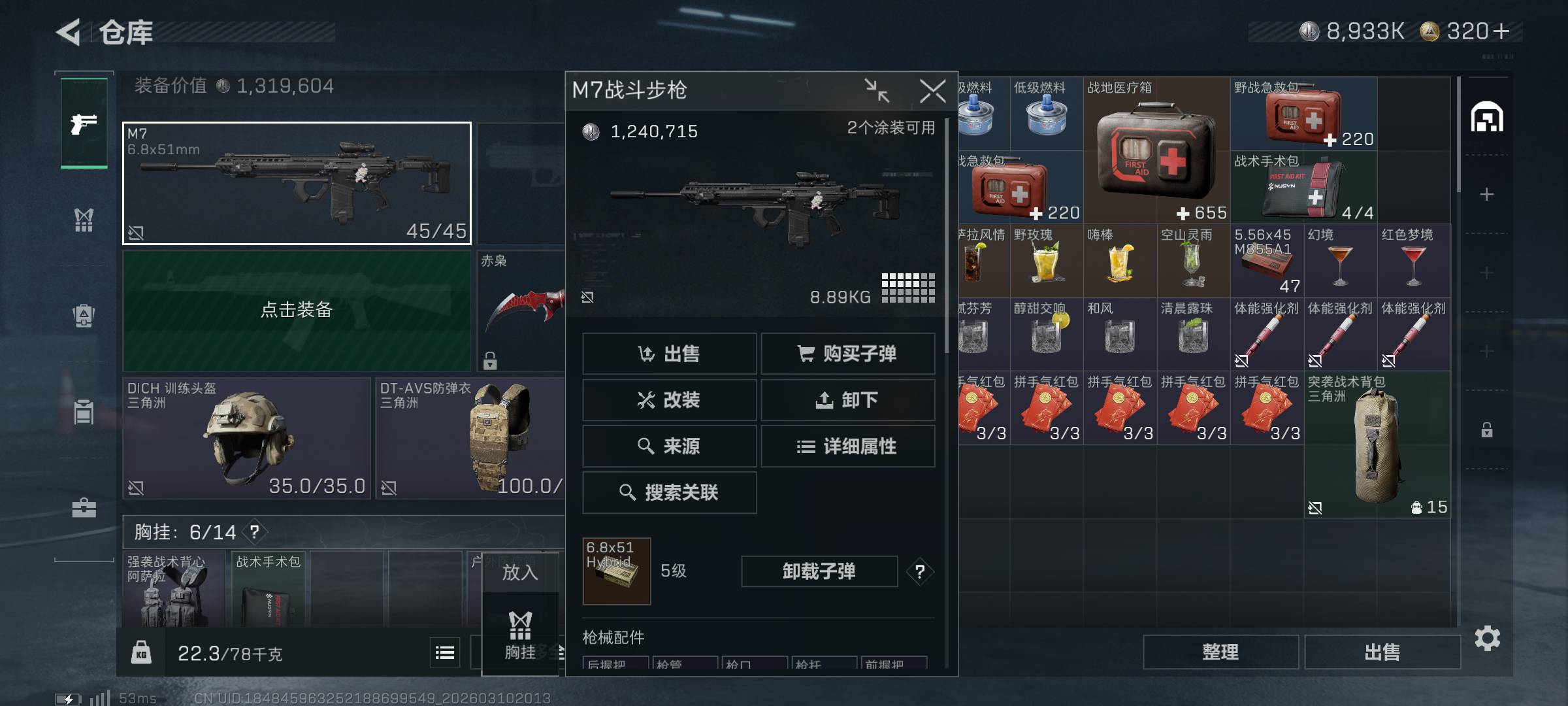Open the 改装 weapon modification
This screenshot has height=706, width=1568.
click(x=669, y=399)
